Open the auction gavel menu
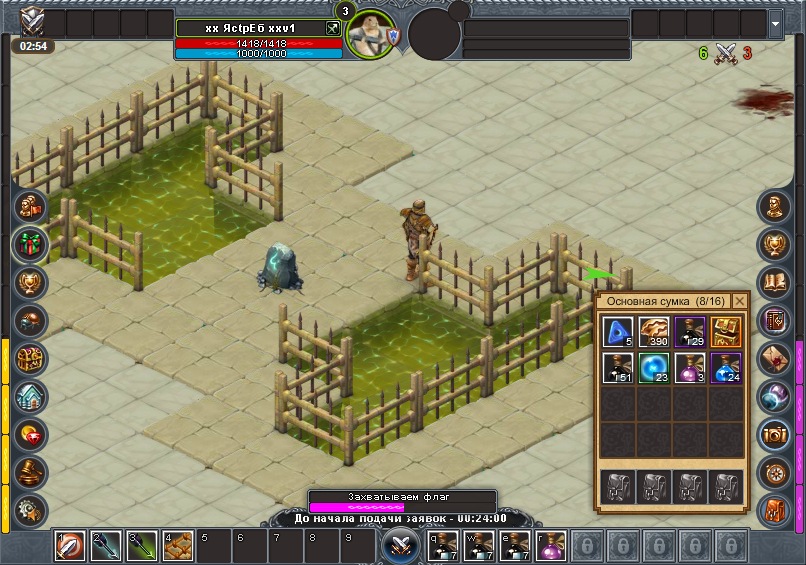 (x=30, y=471)
